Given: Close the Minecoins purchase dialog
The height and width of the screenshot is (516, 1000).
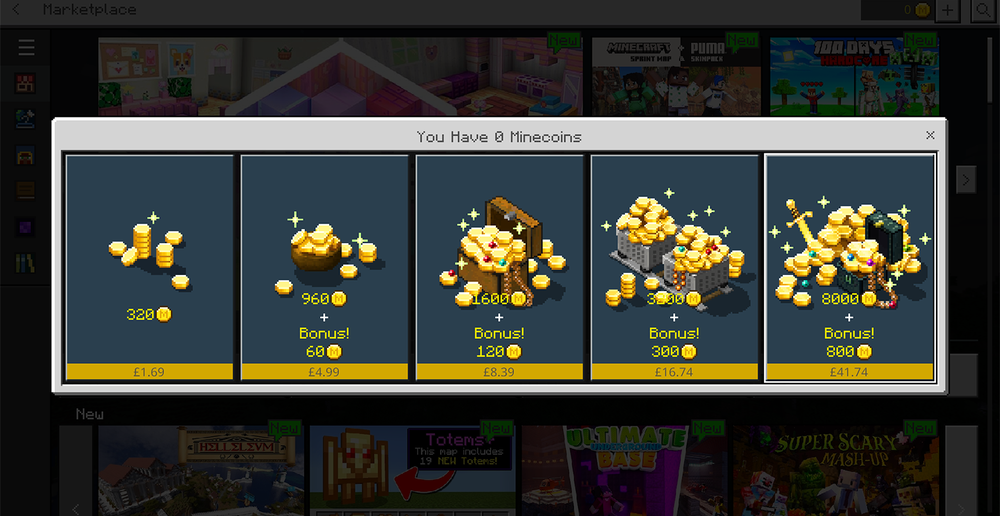Looking at the screenshot, I should click(930, 135).
